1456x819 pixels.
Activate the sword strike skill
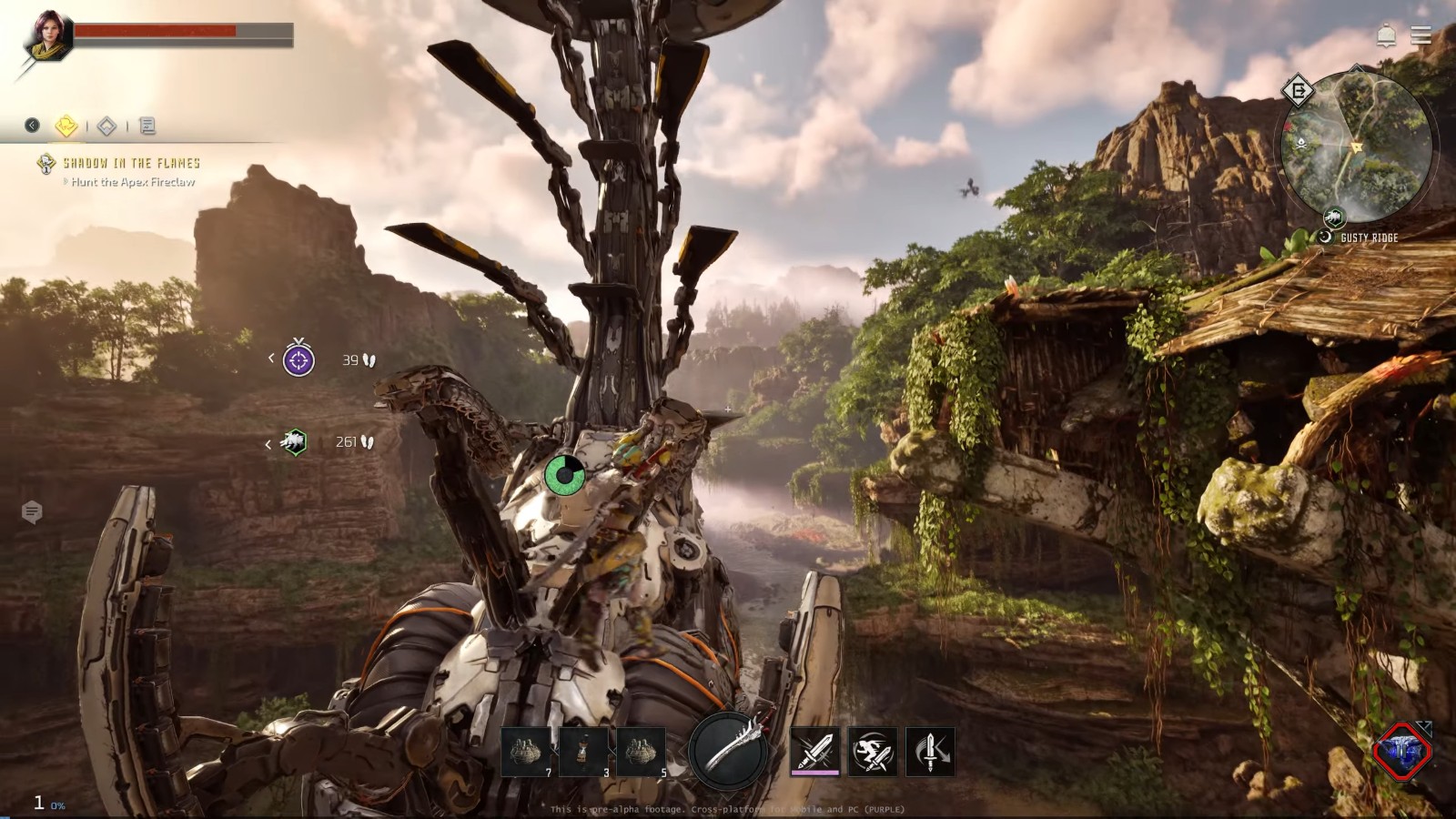click(814, 752)
